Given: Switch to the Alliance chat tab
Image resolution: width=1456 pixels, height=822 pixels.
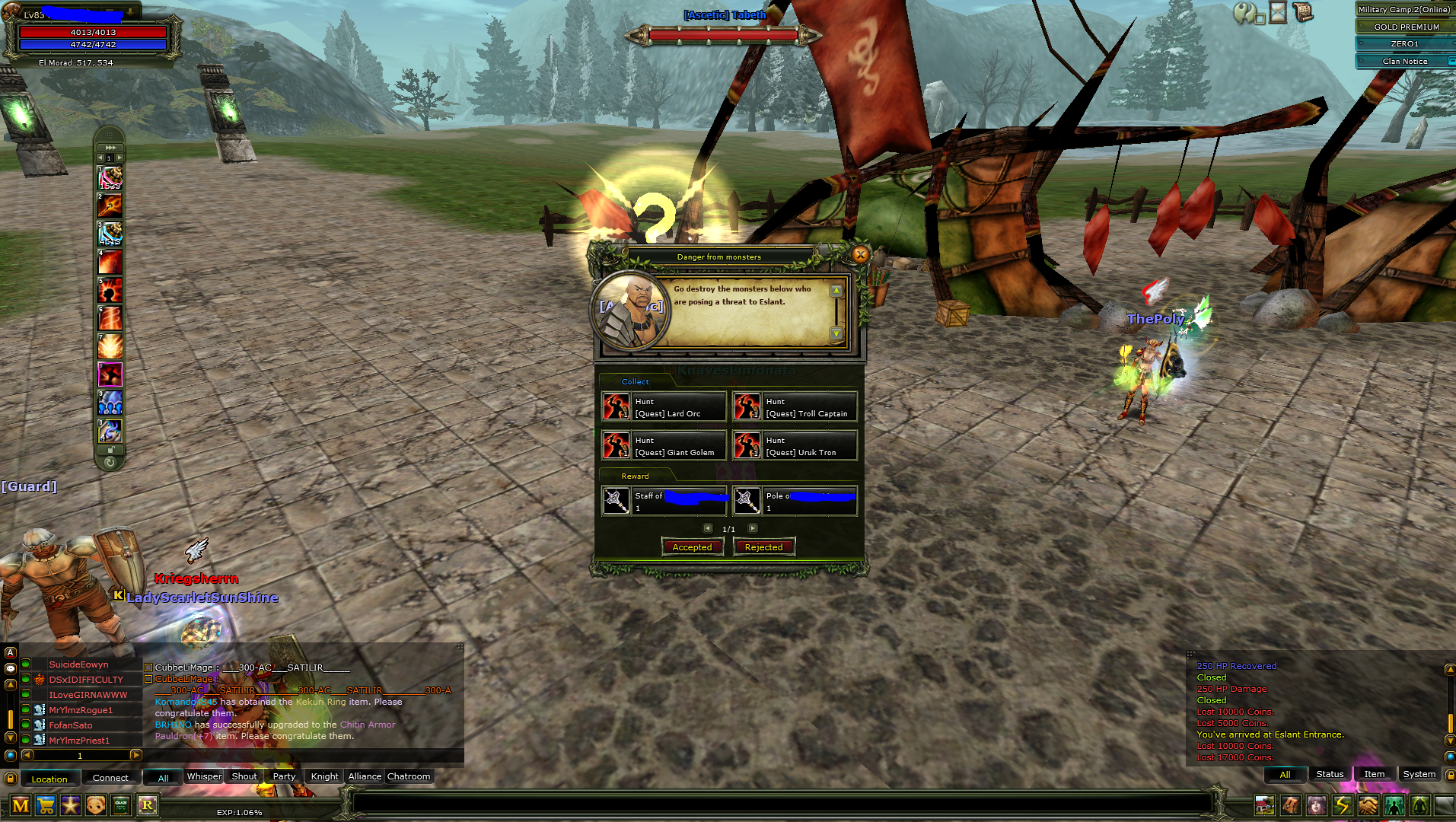Looking at the screenshot, I should (x=365, y=776).
